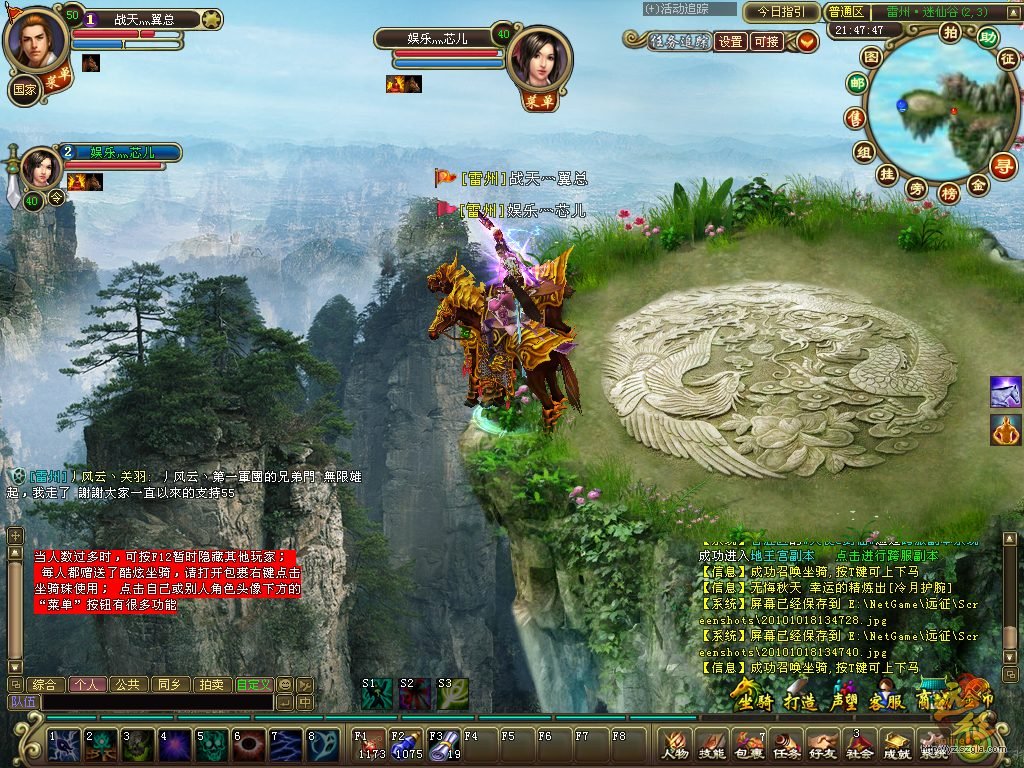Open the 寻 pathfinding button by the minimap

pos(1003,165)
